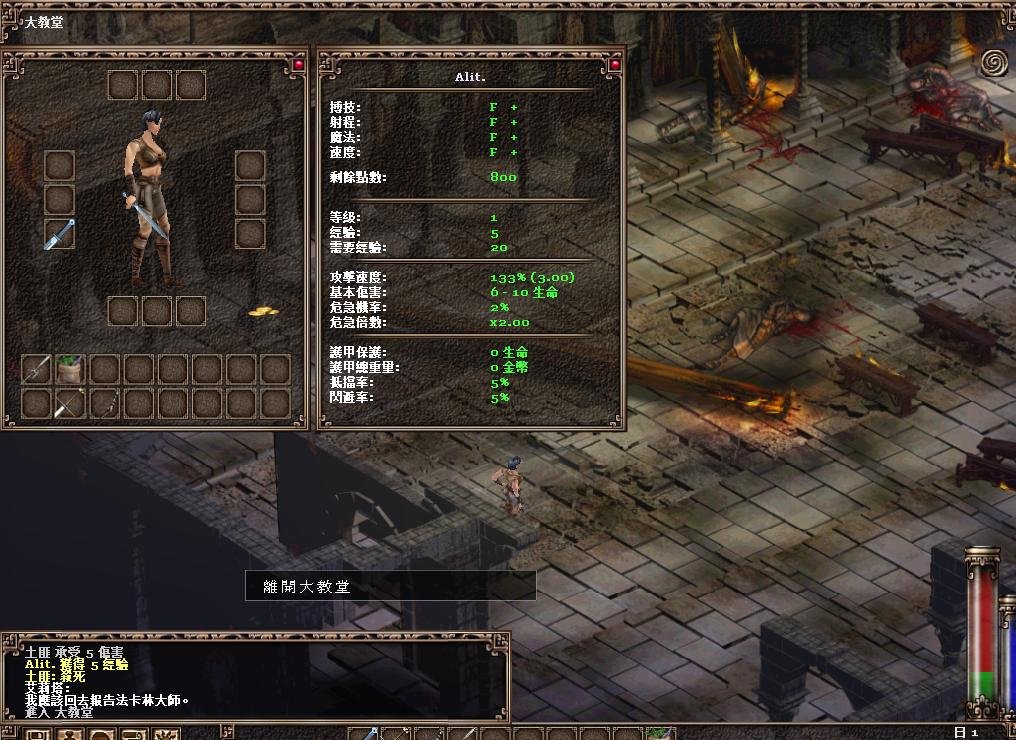Raise the 搏技 stat with its plus sign

coord(515,107)
